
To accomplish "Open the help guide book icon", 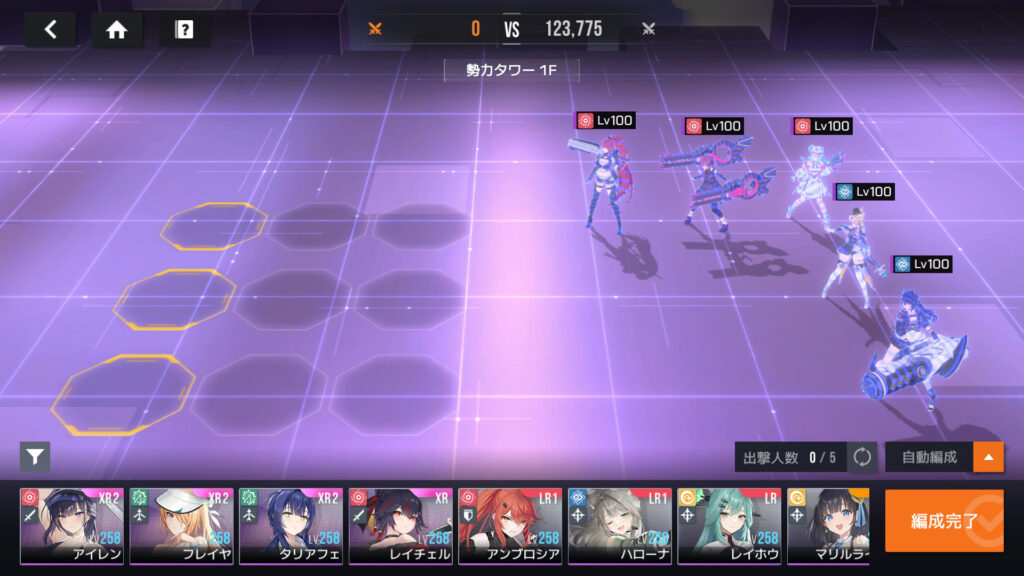I will tap(184, 29).
